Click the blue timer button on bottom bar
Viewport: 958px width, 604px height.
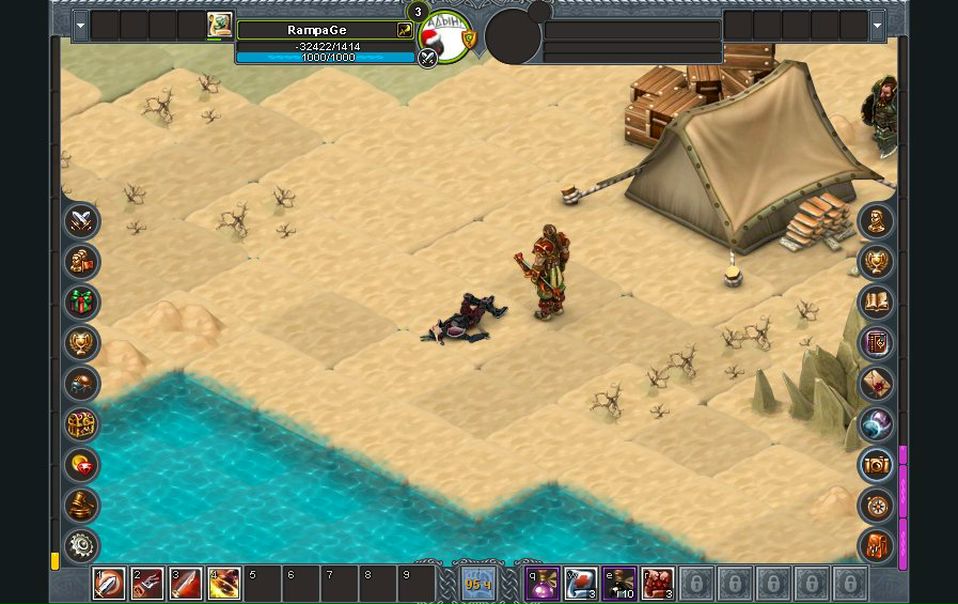[477, 583]
